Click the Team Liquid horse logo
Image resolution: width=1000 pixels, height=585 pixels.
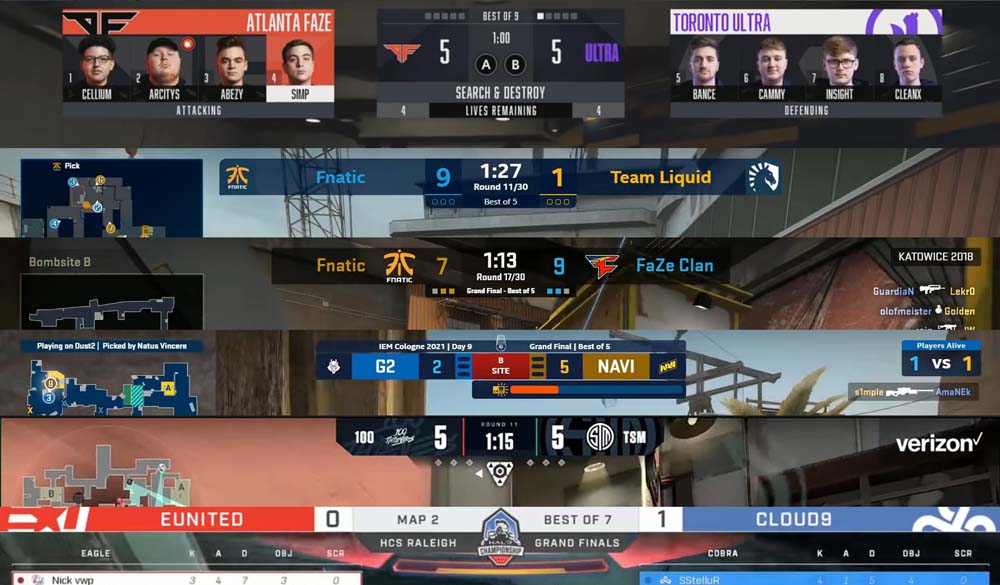coord(765,178)
